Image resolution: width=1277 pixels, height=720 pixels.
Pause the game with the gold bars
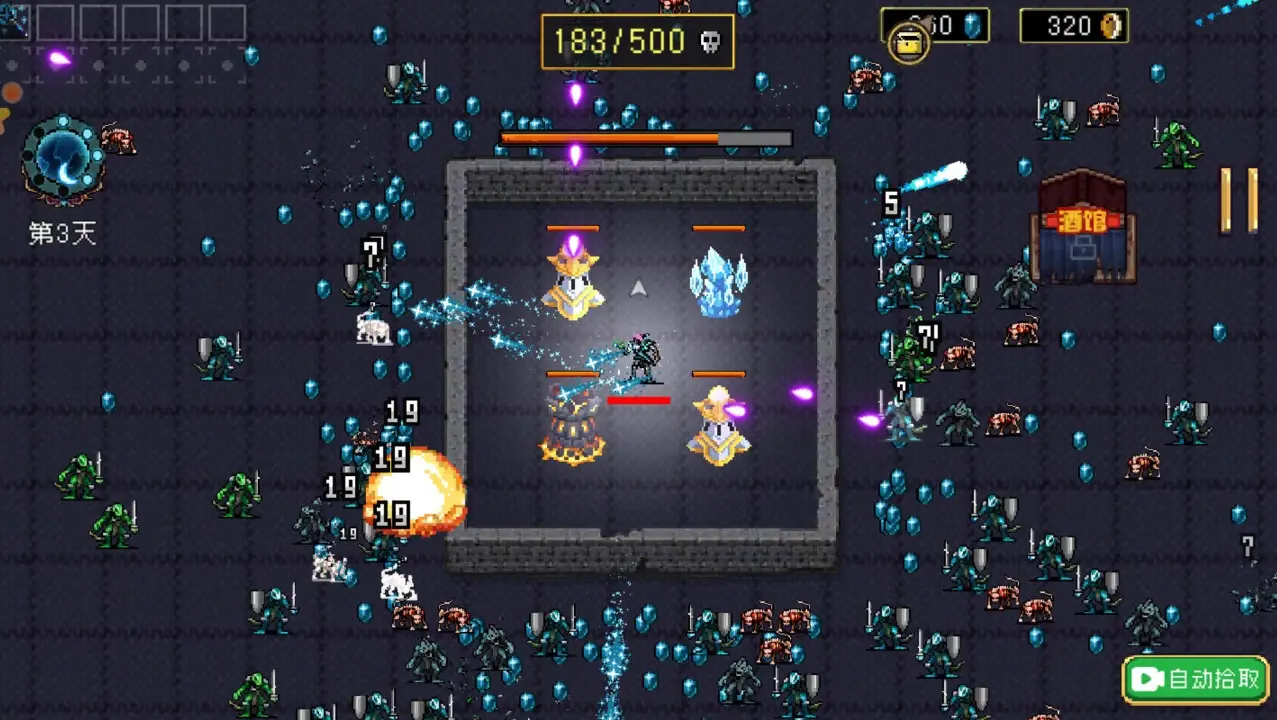pyautogui.click(x=1238, y=200)
